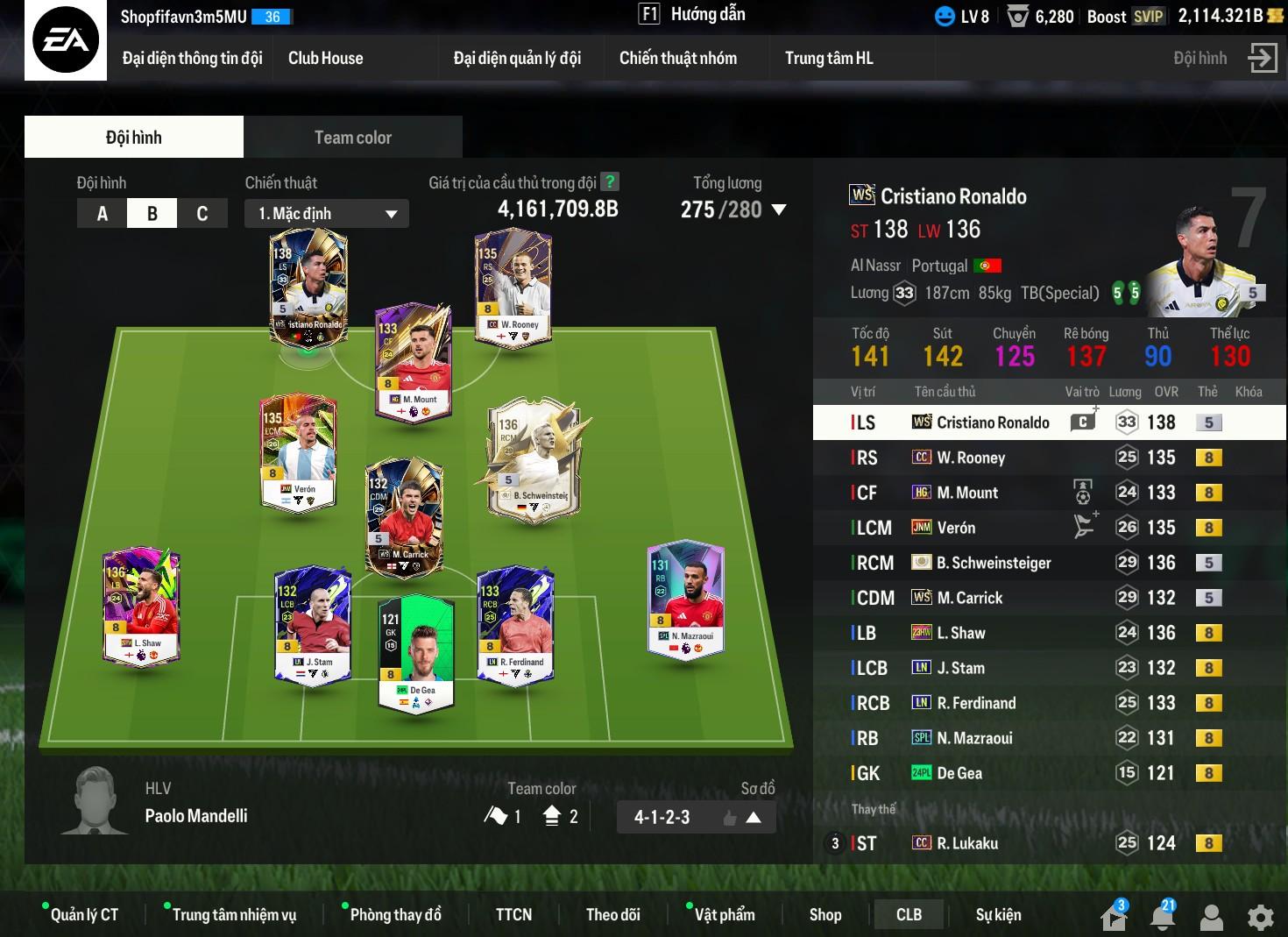Select squad slot A
The width and height of the screenshot is (1288, 937).
tap(103, 214)
